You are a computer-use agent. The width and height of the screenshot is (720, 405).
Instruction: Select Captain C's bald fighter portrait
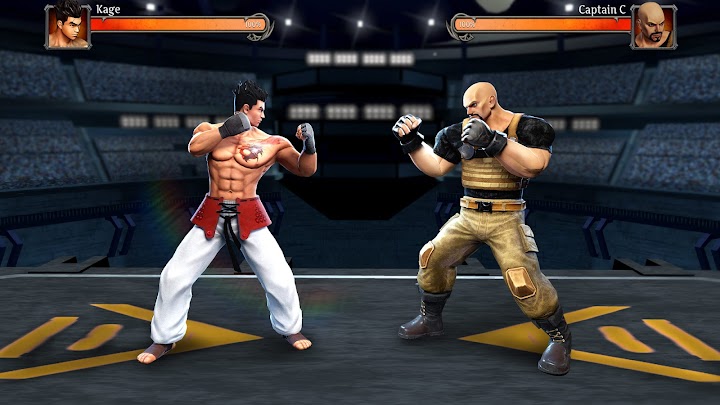point(651,25)
